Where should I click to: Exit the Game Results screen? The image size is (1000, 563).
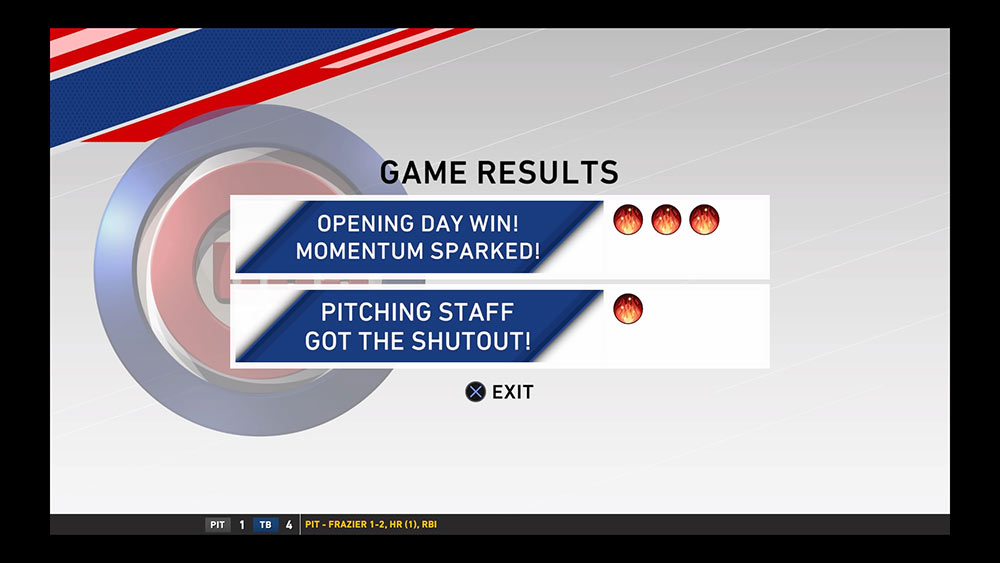tap(500, 392)
